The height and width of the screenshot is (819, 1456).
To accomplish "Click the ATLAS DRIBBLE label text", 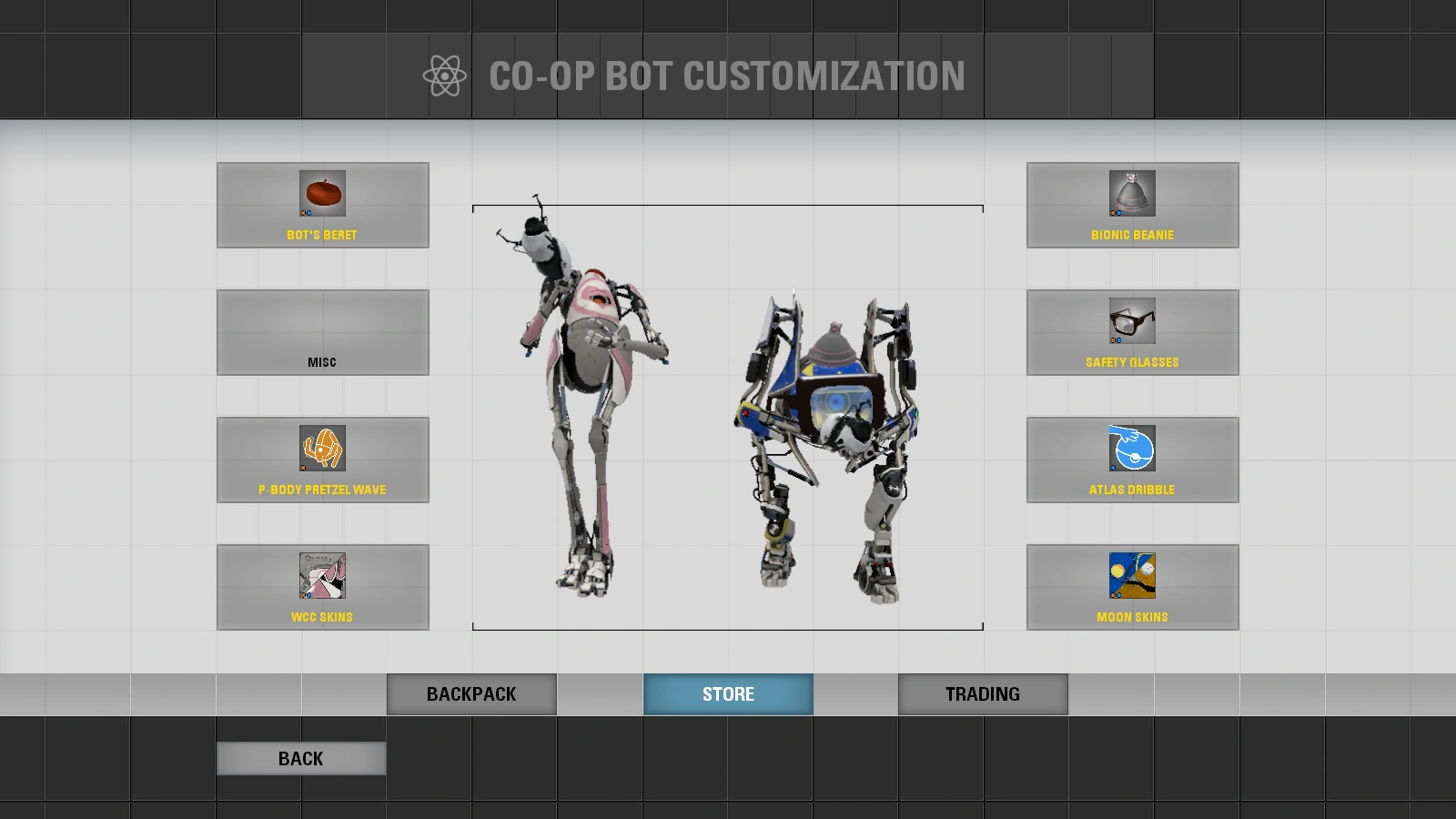I will coord(1132,489).
